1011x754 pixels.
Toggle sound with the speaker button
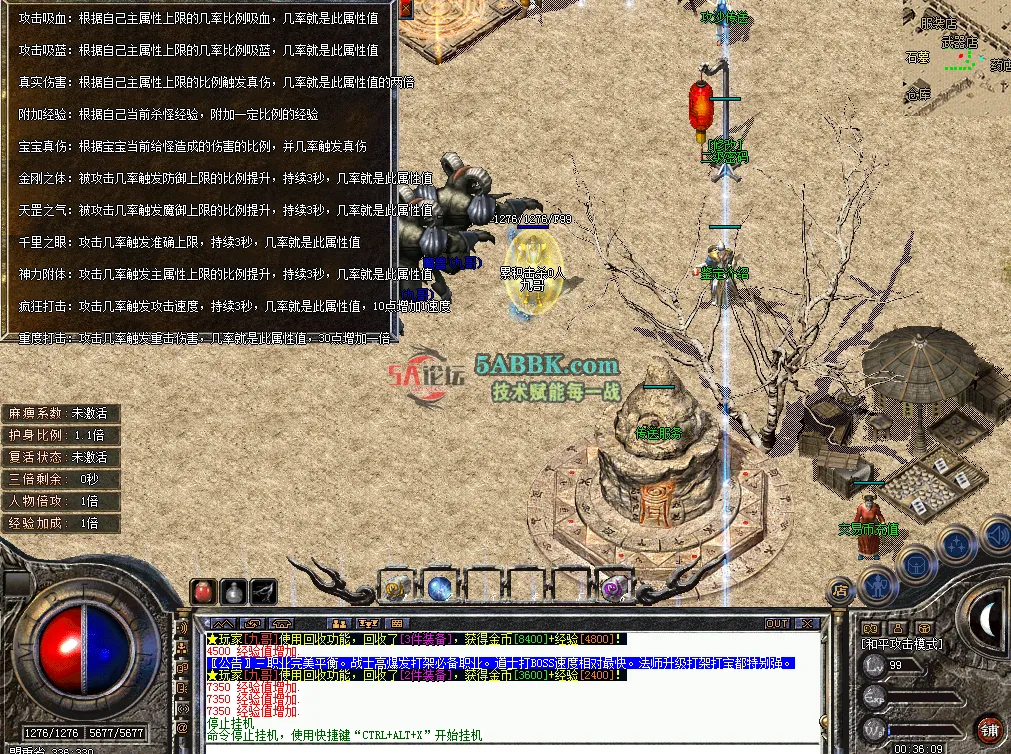(x=996, y=535)
